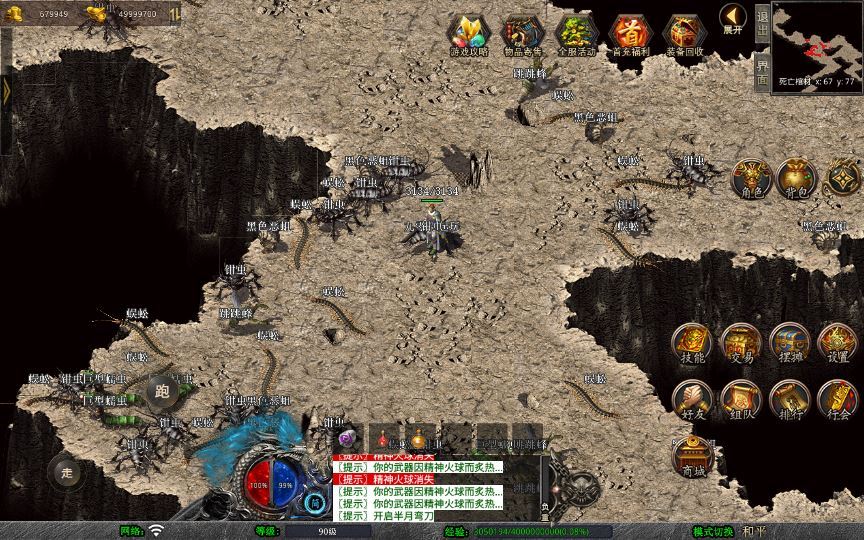Click the 退出 exit button
Screen dimensions: 864x540
(x=763, y=23)
